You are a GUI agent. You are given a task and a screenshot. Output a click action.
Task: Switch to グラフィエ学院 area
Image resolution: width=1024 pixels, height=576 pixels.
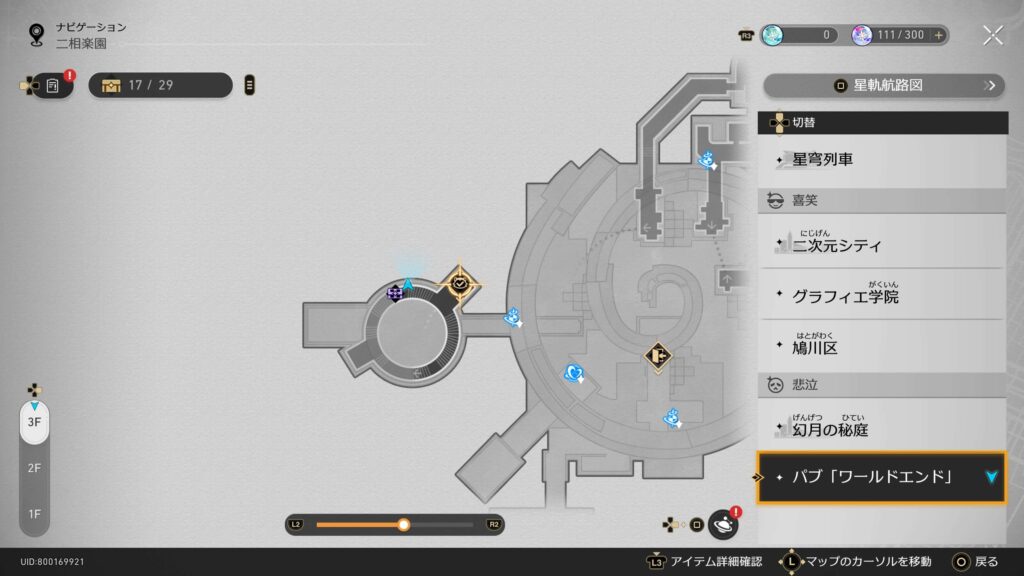click(x=882, y=296)
